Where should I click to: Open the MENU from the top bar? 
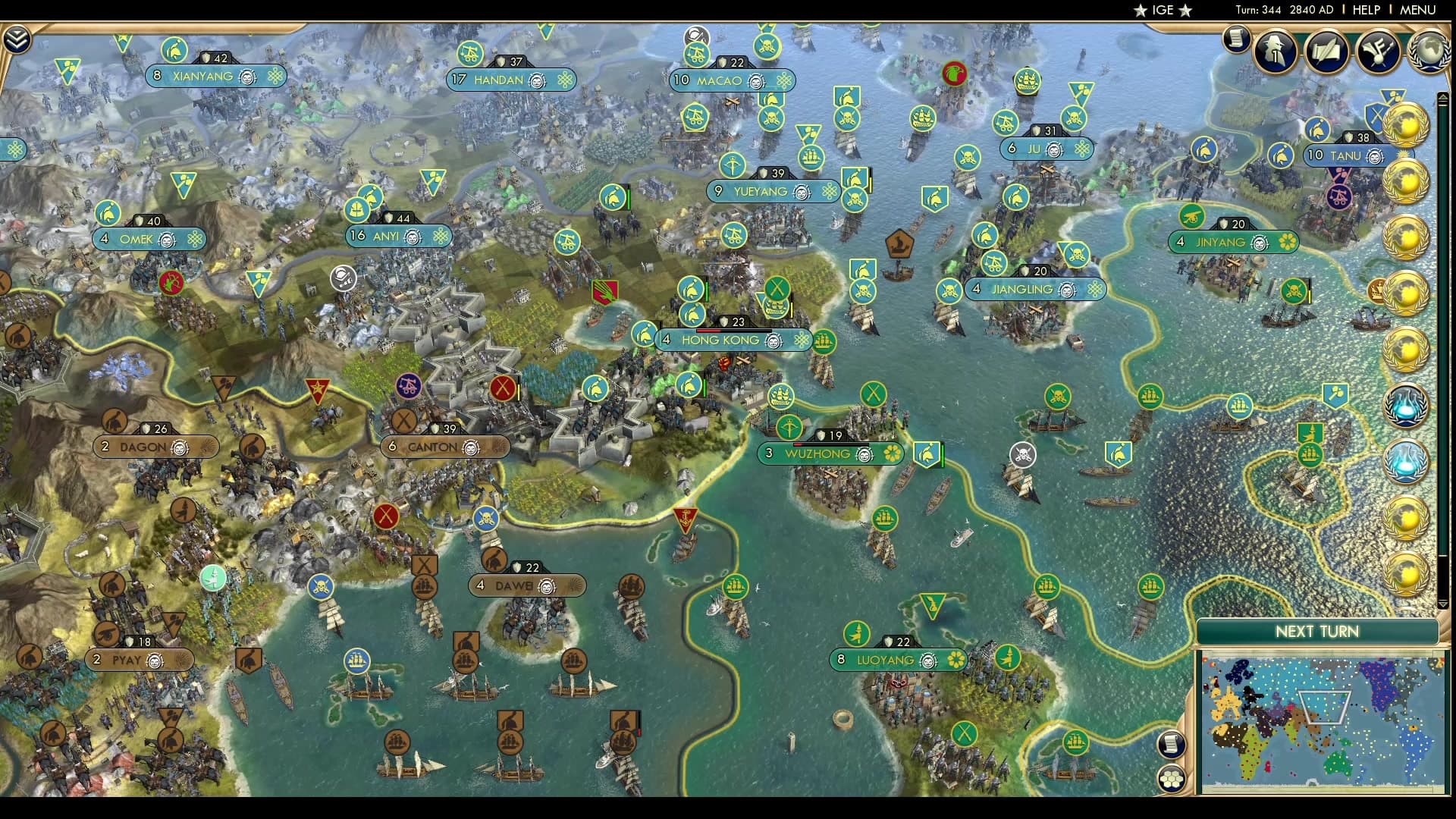coord(1417,10)
